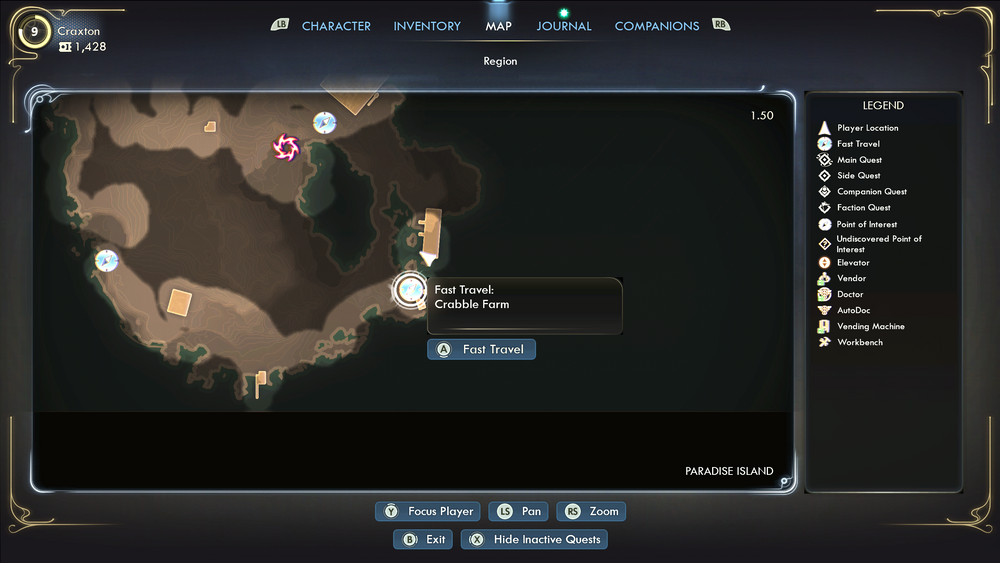1000x563 pixels.
Task: Select the western coast fast travel marker
Action: coord(106,261)
